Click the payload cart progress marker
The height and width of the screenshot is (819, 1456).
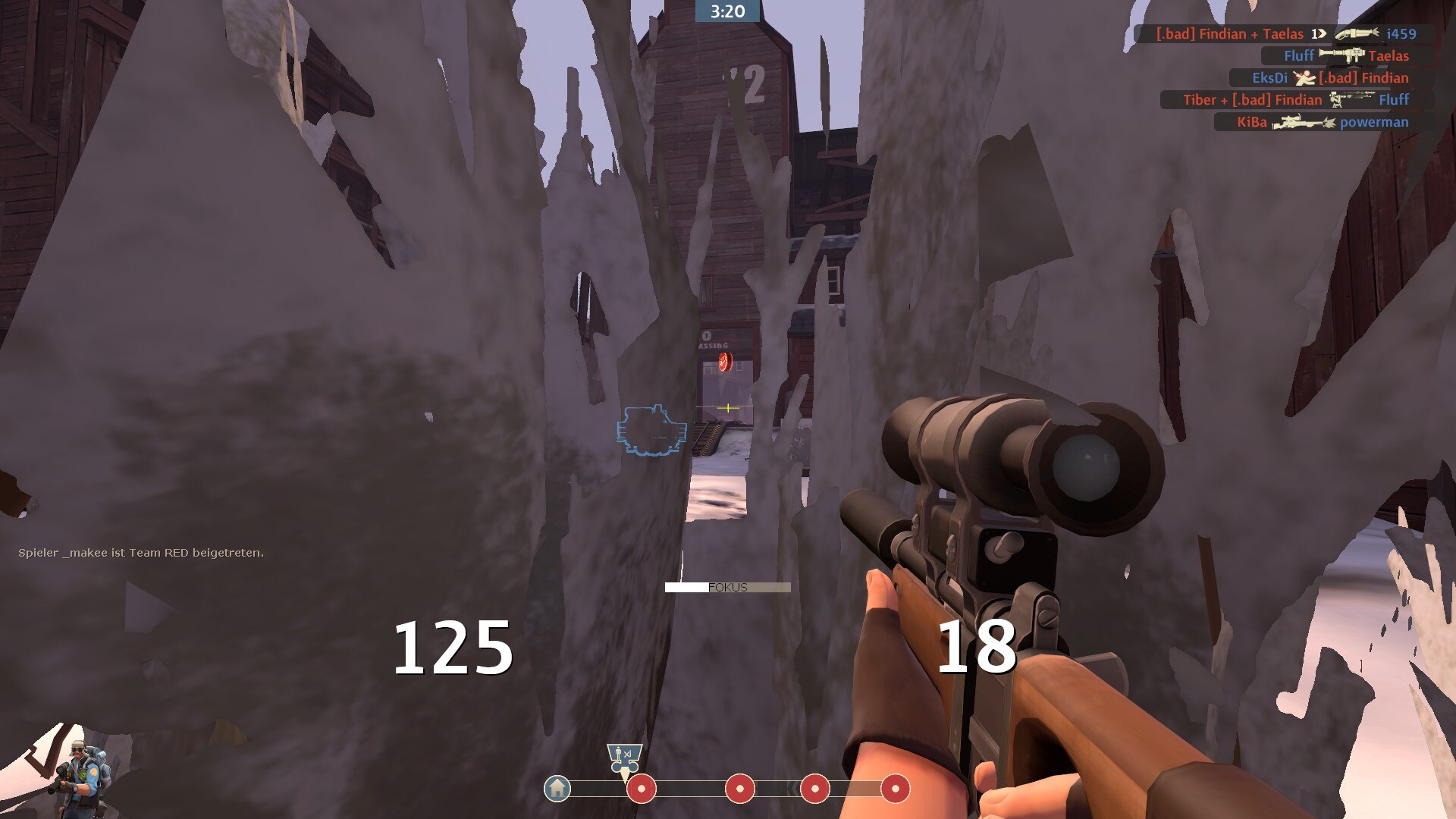[x=624, y=761]
